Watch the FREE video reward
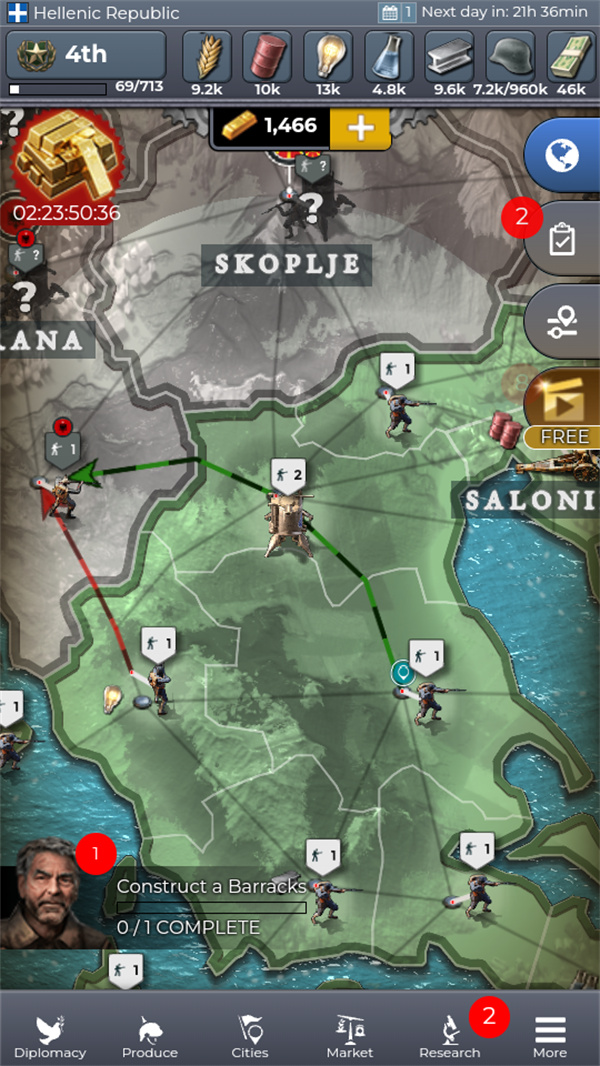Image resolution: width=600 pixels, height=1066 pixels. pyautogui.click(x=563, y=409)
